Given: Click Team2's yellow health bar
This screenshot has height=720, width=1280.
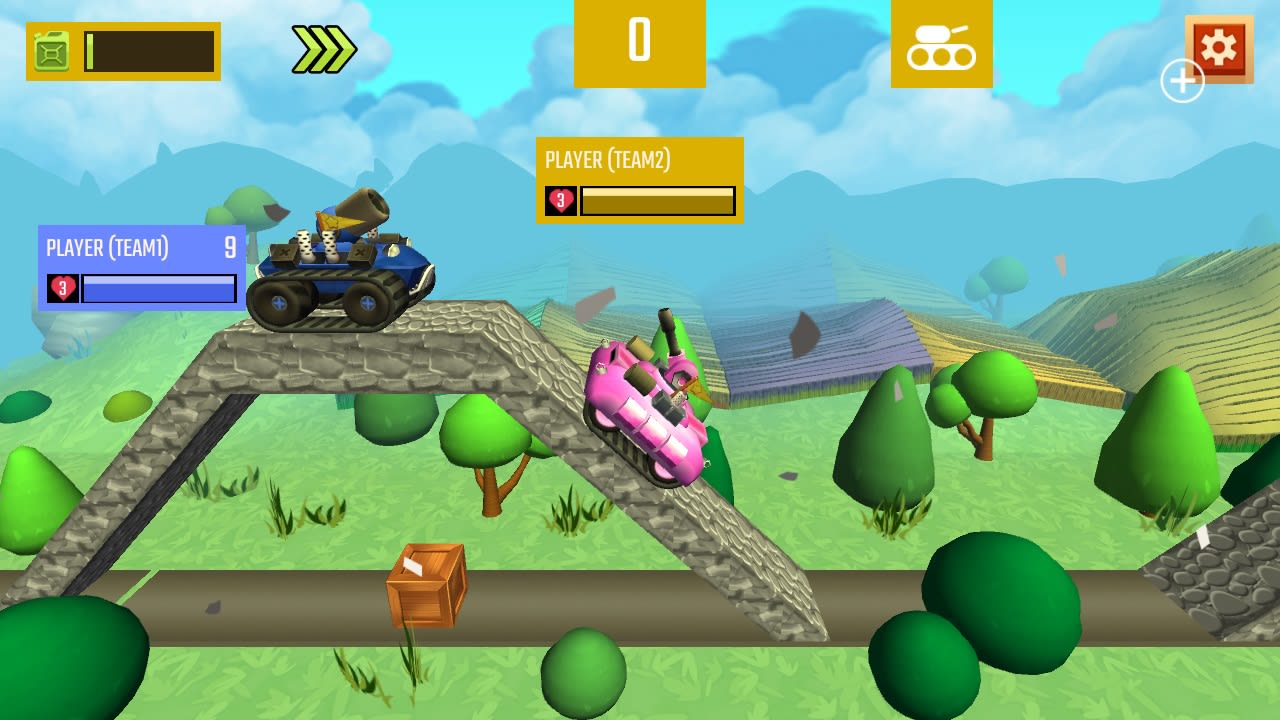Looking at the screenshot, I should coord(657,200).
